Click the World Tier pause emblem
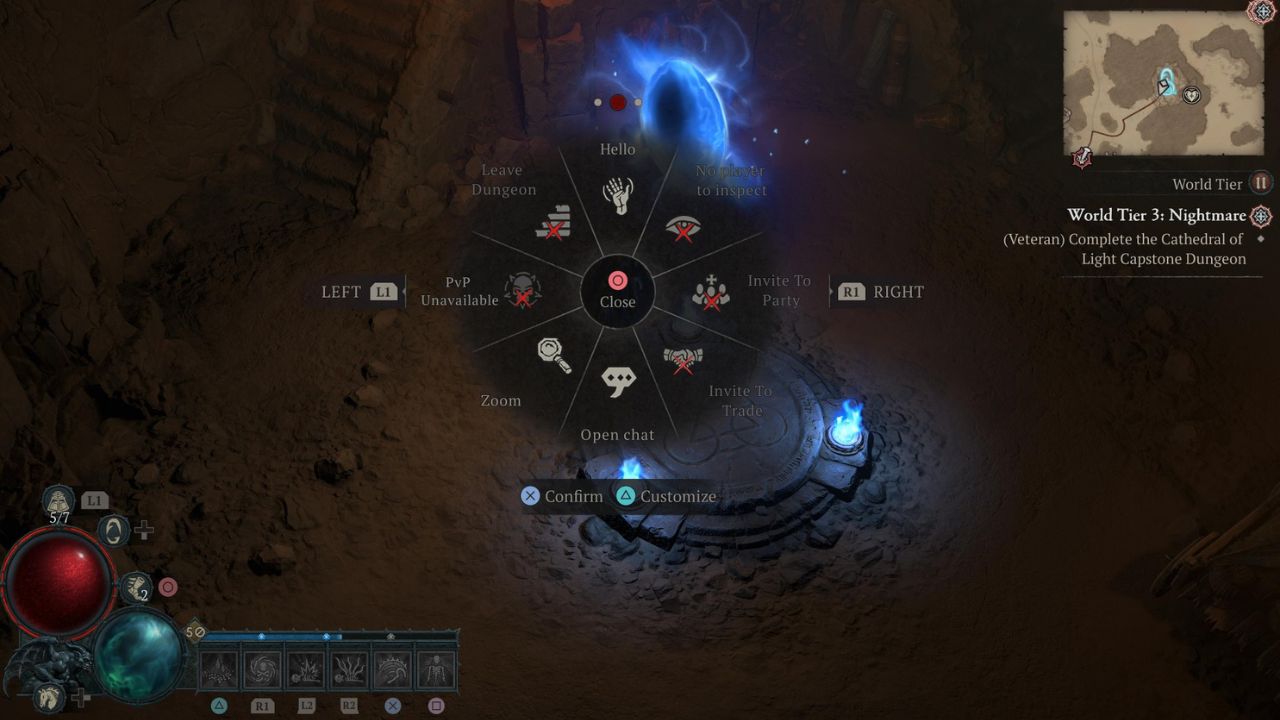Image resolution: width=1280 pixels, height=720 pixels. tap(1261, 183)
